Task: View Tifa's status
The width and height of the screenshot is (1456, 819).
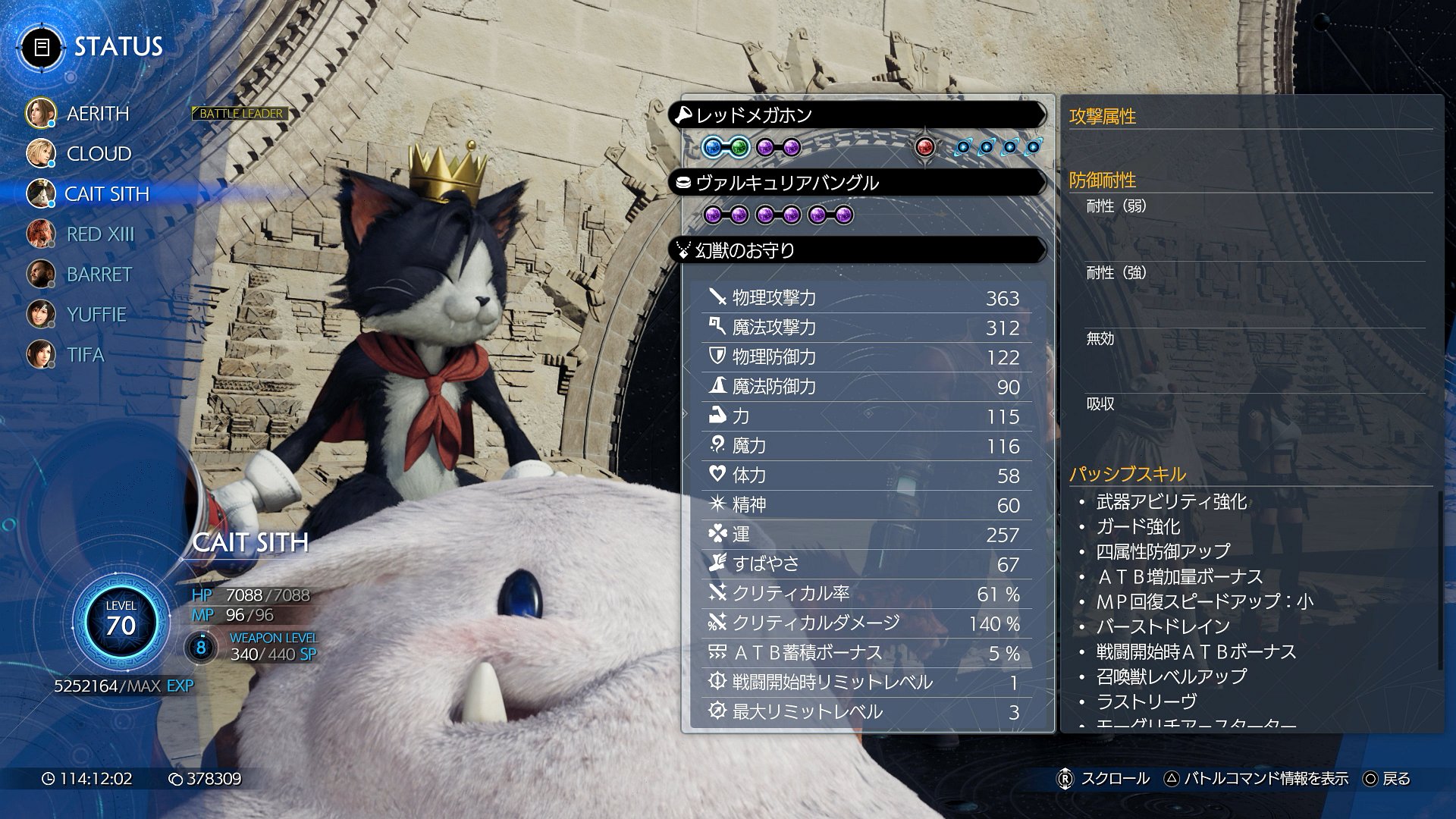Action: coord(85,355)
